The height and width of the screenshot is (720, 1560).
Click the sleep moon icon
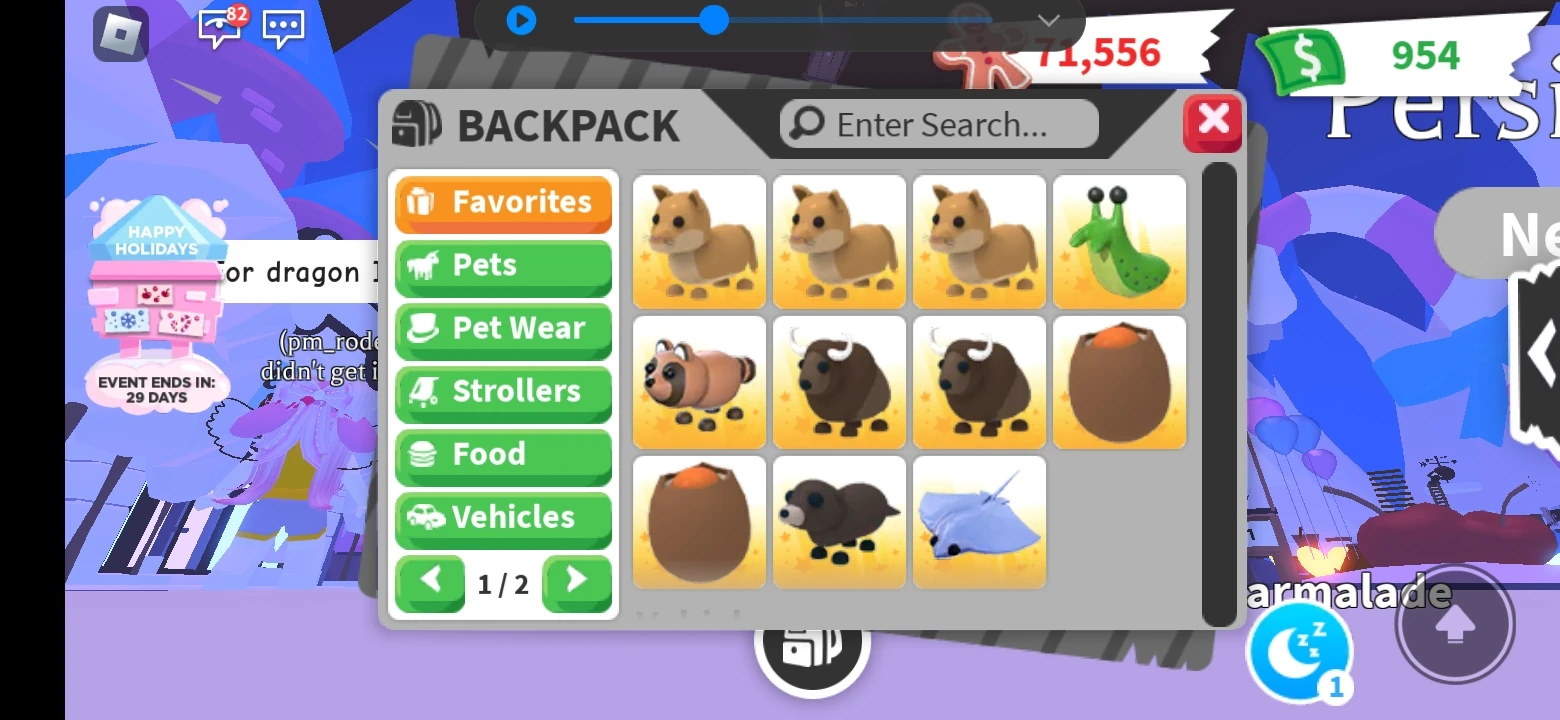coord(1299,651)
